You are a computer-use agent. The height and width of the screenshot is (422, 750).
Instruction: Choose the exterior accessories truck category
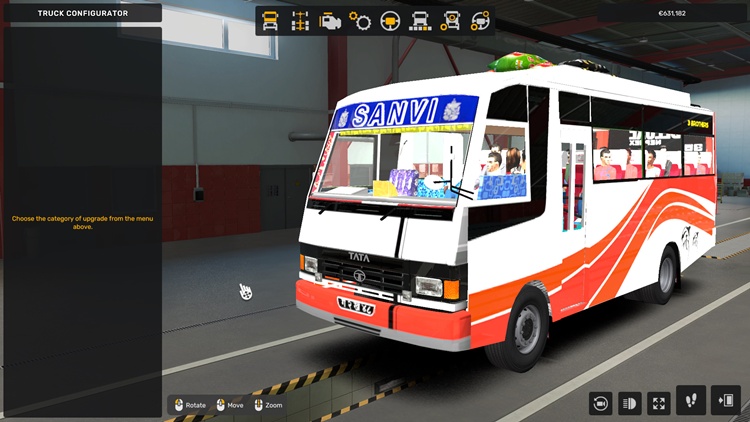click(451, 20)
